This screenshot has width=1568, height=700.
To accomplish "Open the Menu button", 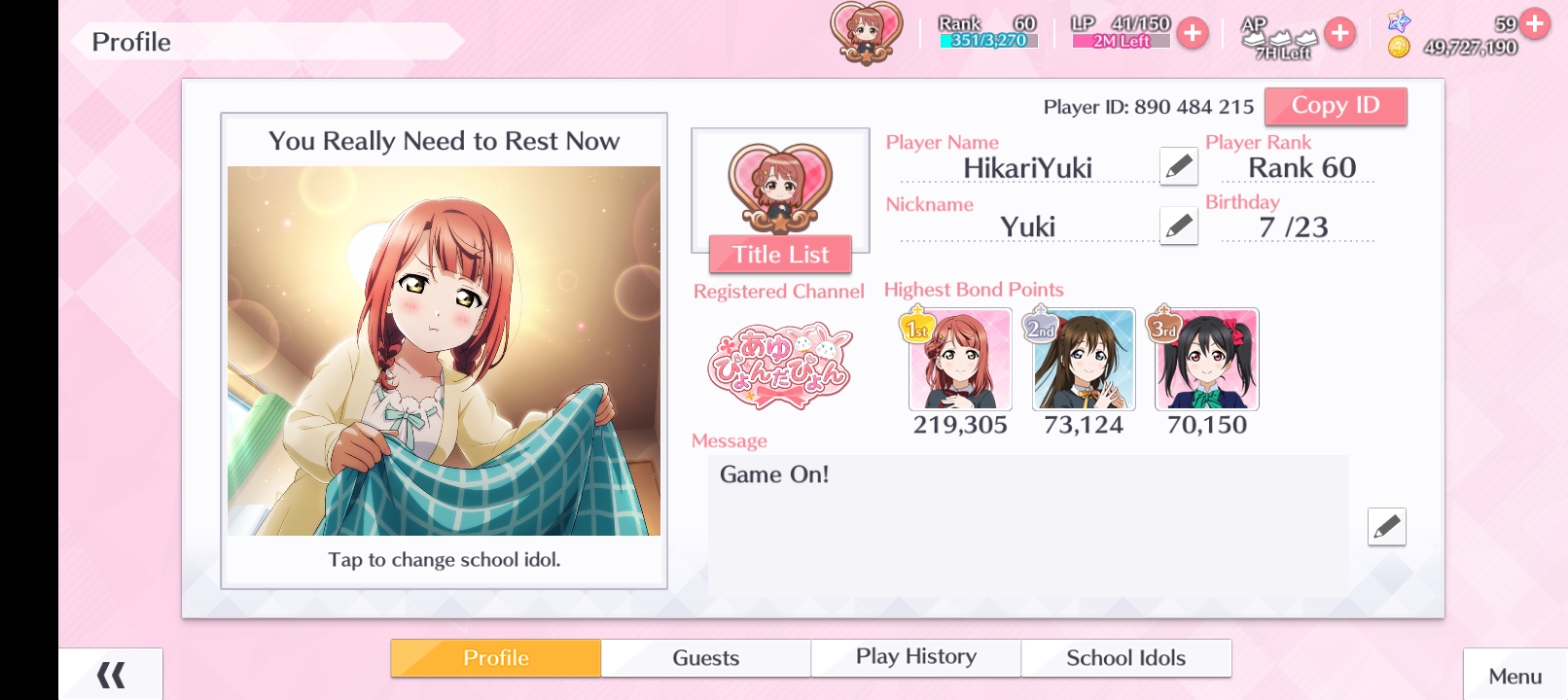I will tap(1515, 676).
